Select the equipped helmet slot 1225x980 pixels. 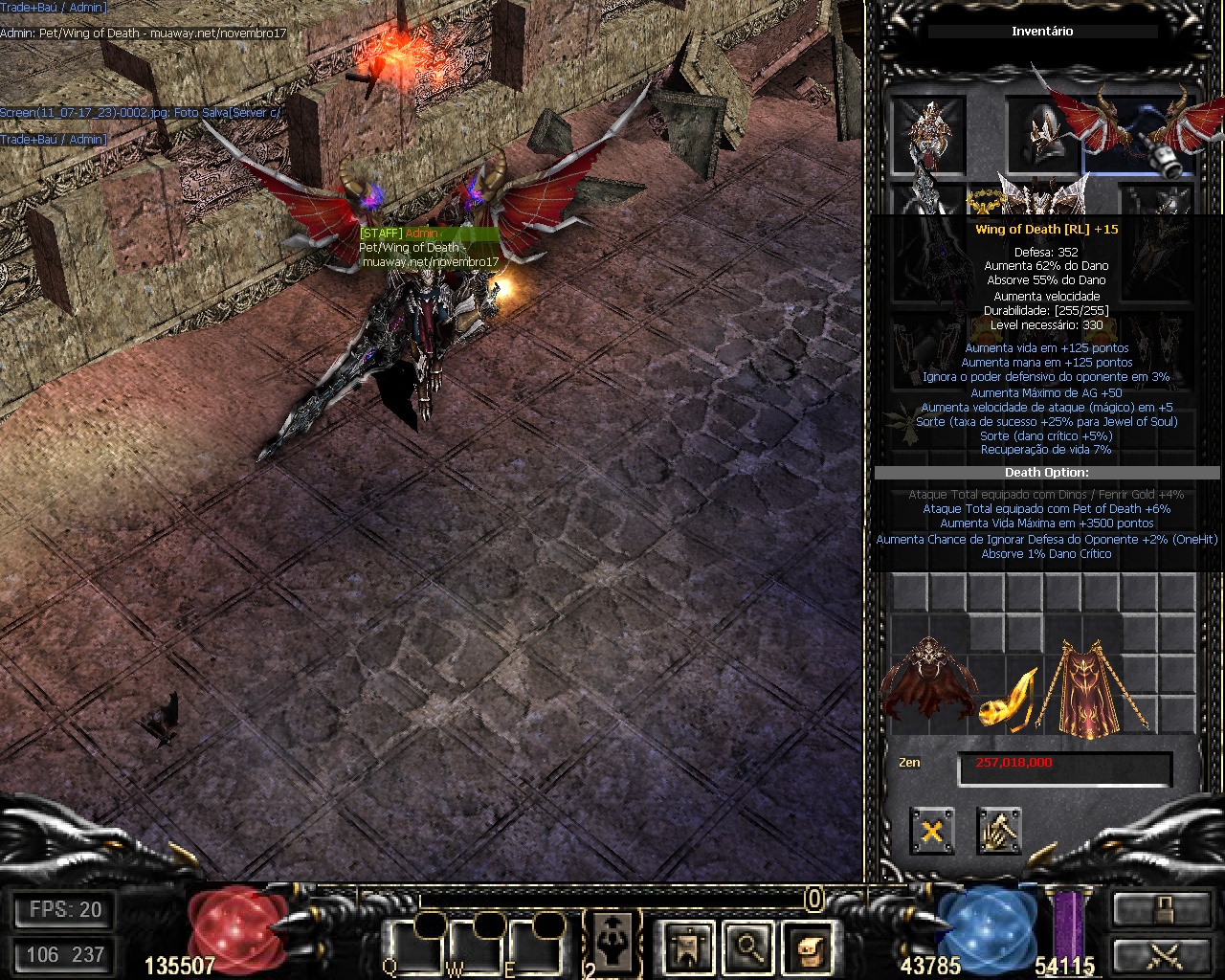click(x=1041, y=134)
